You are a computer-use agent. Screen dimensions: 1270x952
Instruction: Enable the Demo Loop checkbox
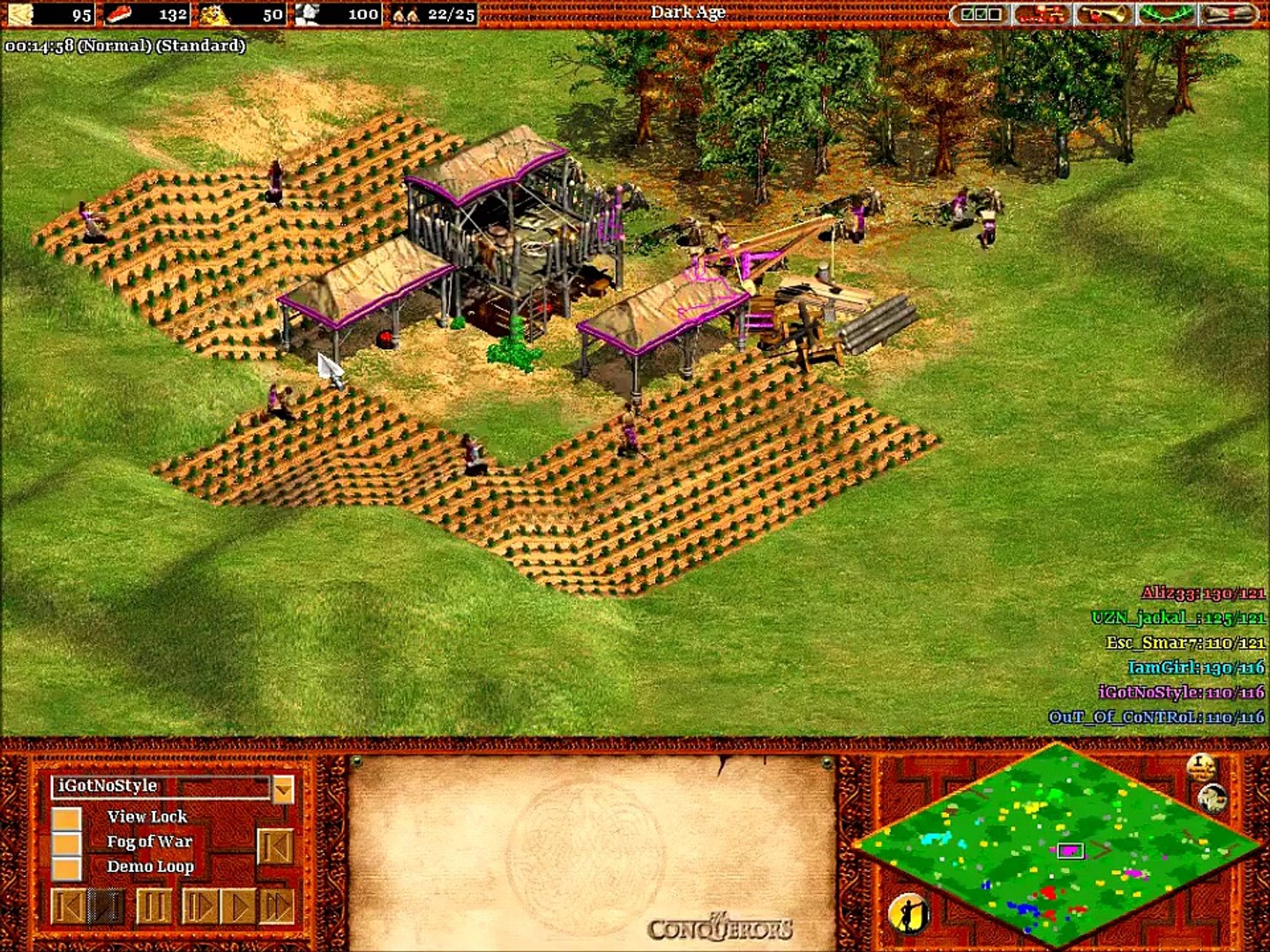click(x=66, y=867)
